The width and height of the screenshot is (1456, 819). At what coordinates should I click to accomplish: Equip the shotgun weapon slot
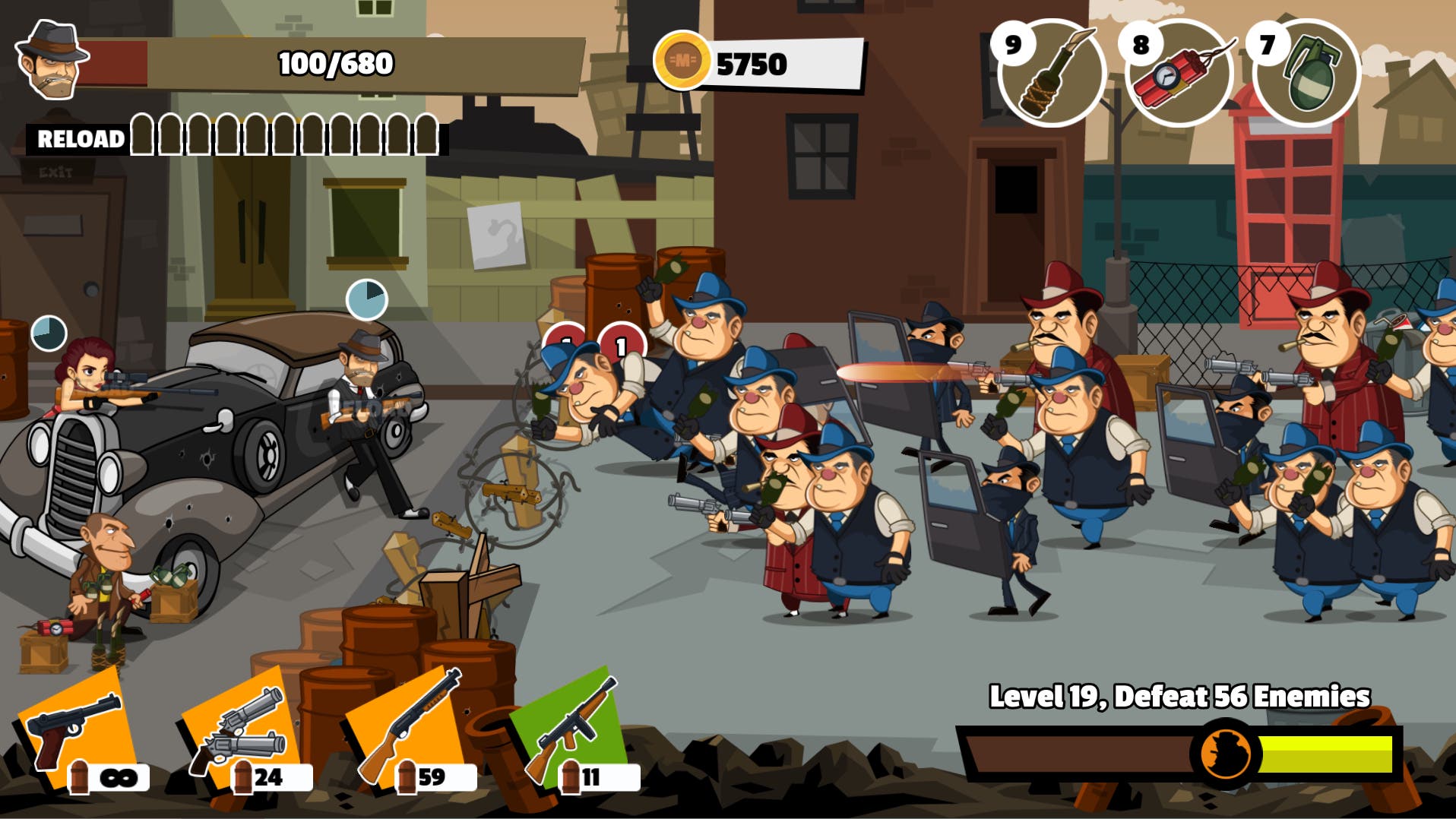(x=407, y=728)
